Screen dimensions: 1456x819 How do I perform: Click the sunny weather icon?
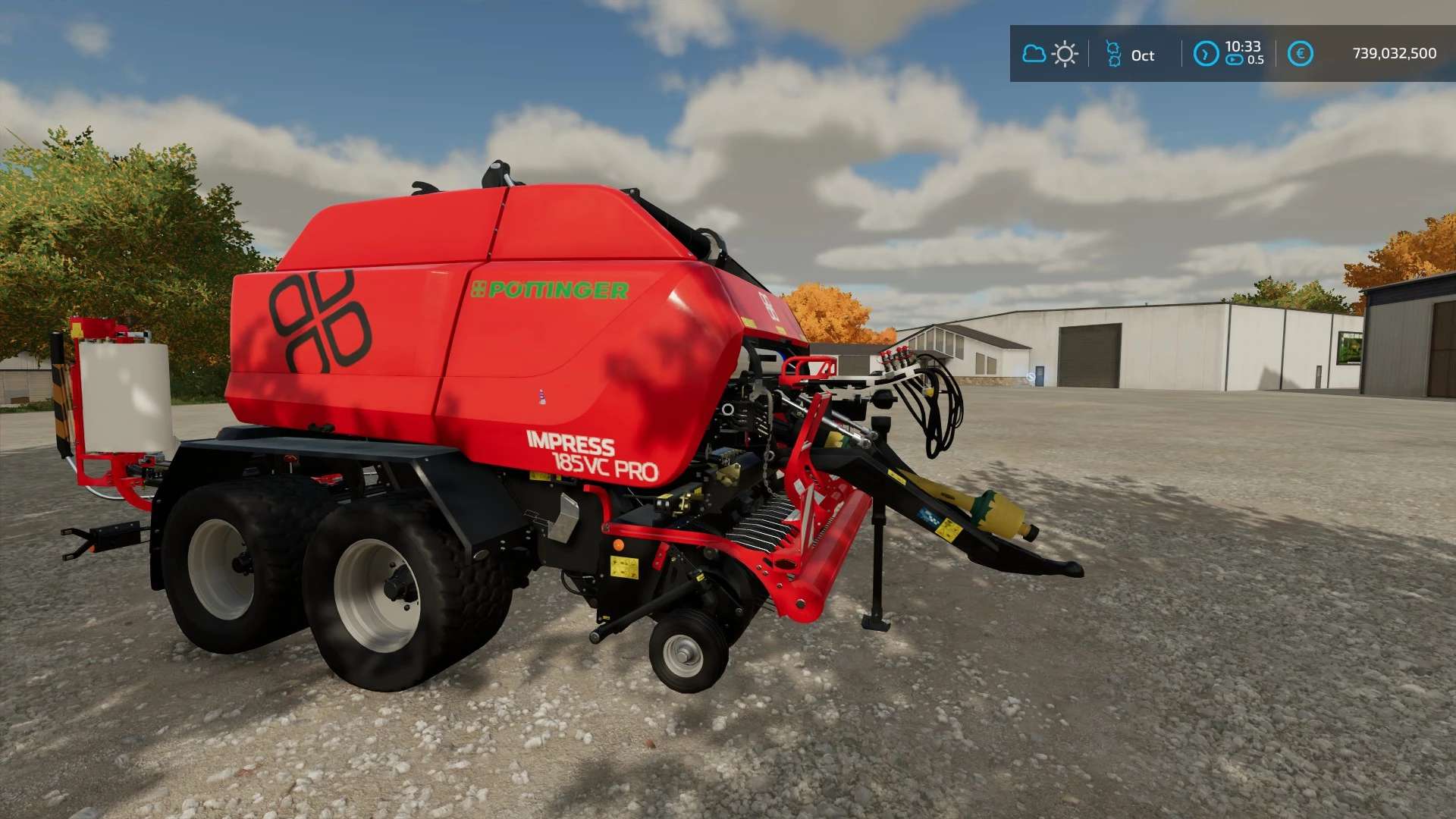pyautogui.click(x=1065, y=55)
